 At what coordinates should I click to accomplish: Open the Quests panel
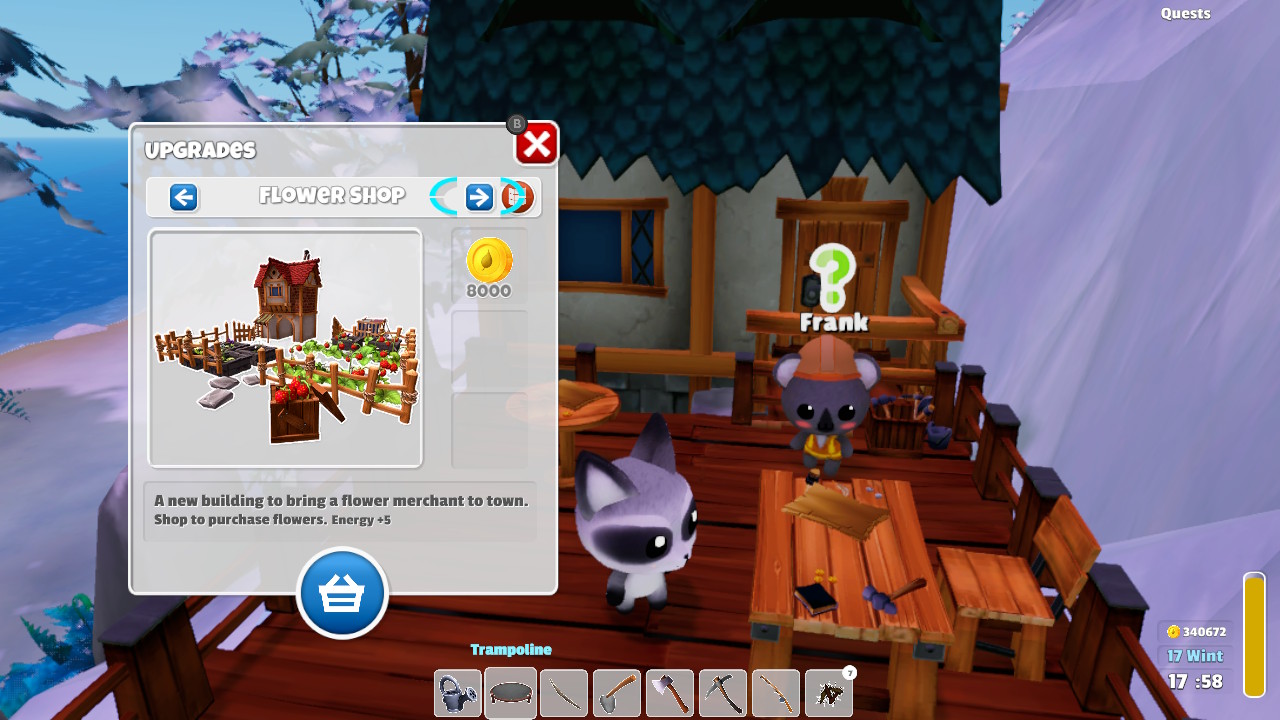click(1185, 13)
